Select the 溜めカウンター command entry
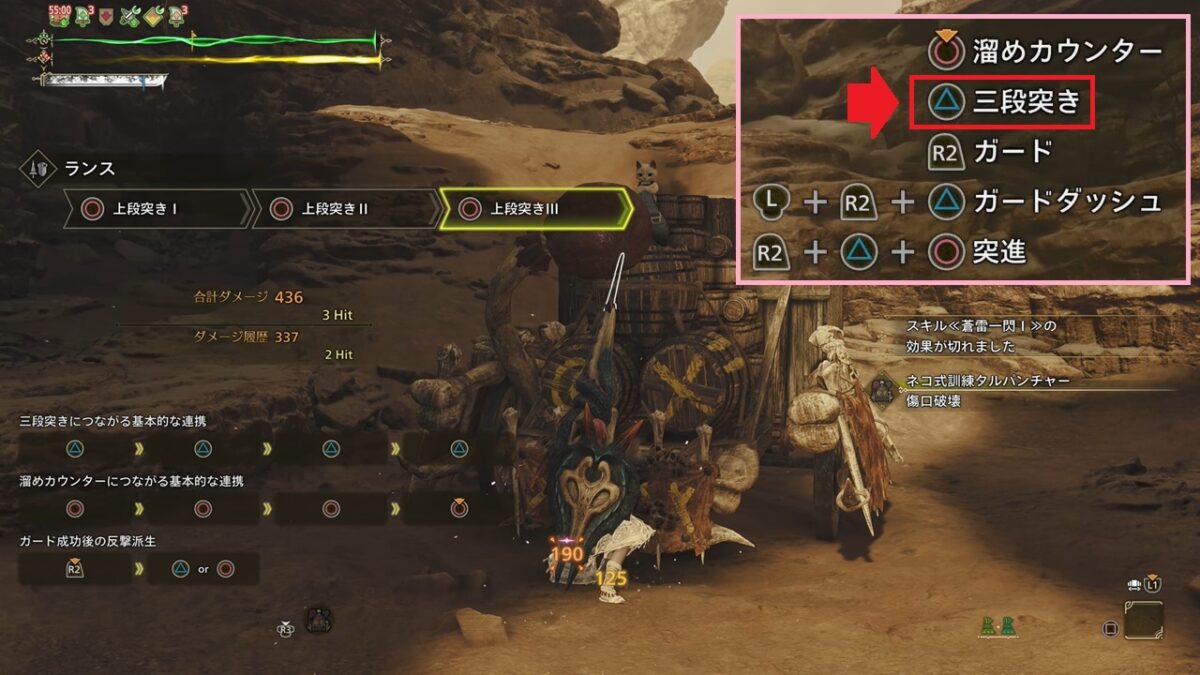Image resolution: width=1200 pixels, height=675 pixels. (1044, 50)
